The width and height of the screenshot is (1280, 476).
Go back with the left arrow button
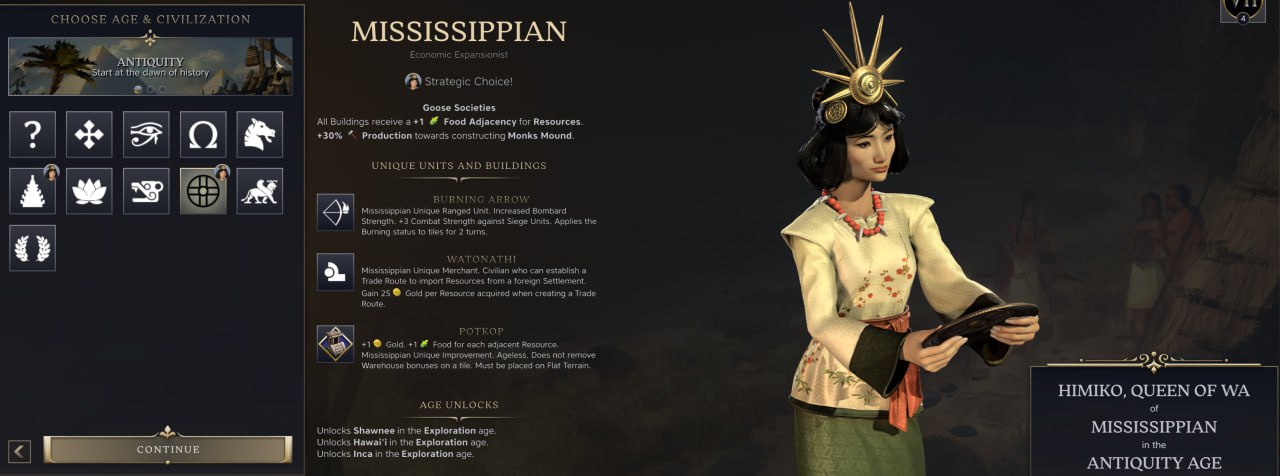point(21,451)
